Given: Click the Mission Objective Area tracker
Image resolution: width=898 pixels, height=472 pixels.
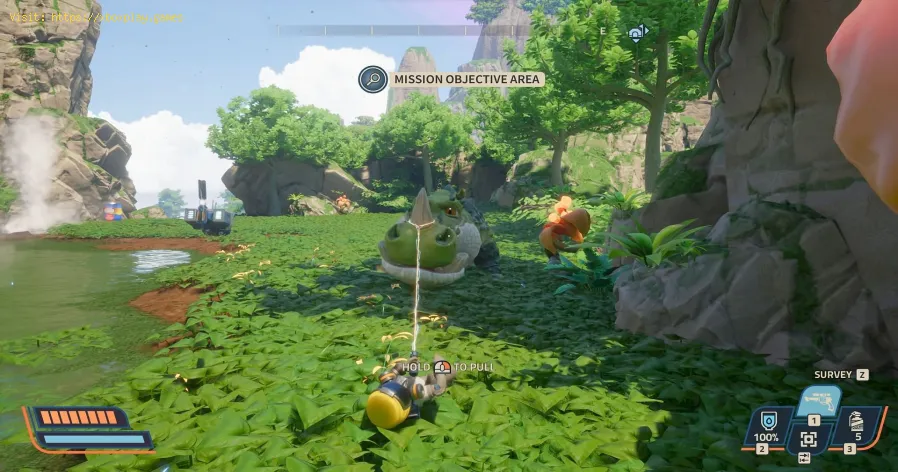Looking at the screenshot, I should (x=466, y=79).
